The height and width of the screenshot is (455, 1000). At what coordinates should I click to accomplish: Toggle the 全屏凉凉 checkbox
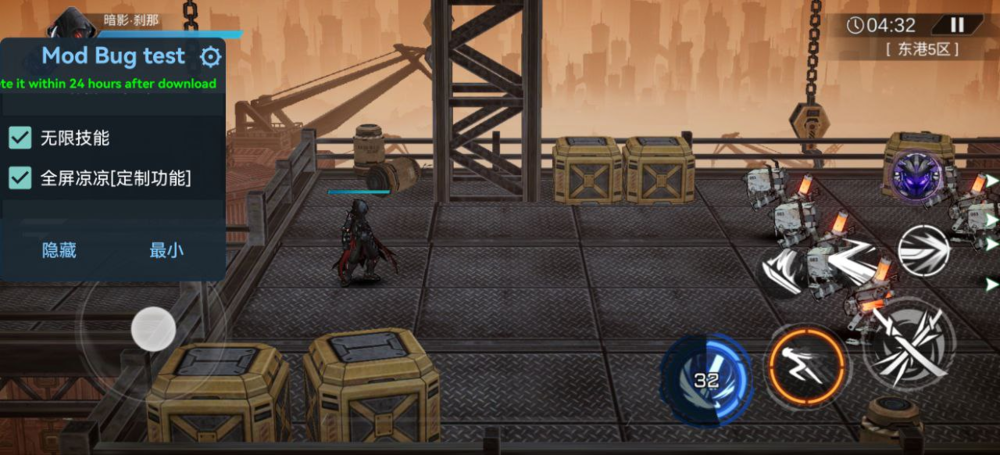pyautogui.click(x=20, y=178)
